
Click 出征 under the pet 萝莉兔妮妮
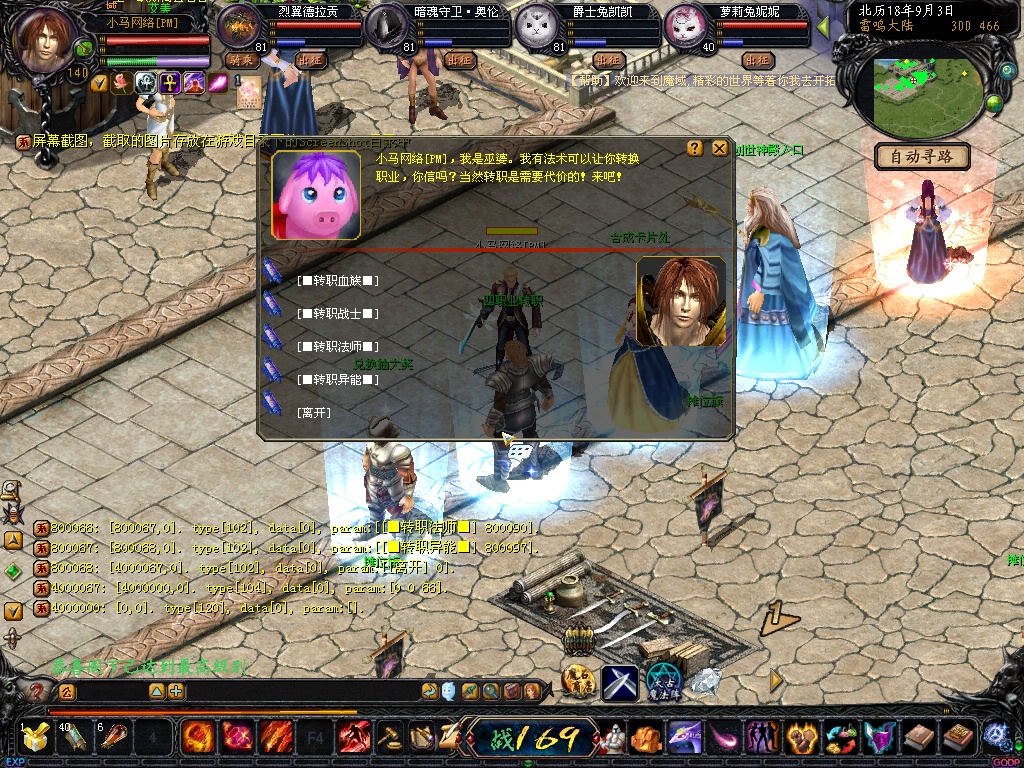point(758,60)
